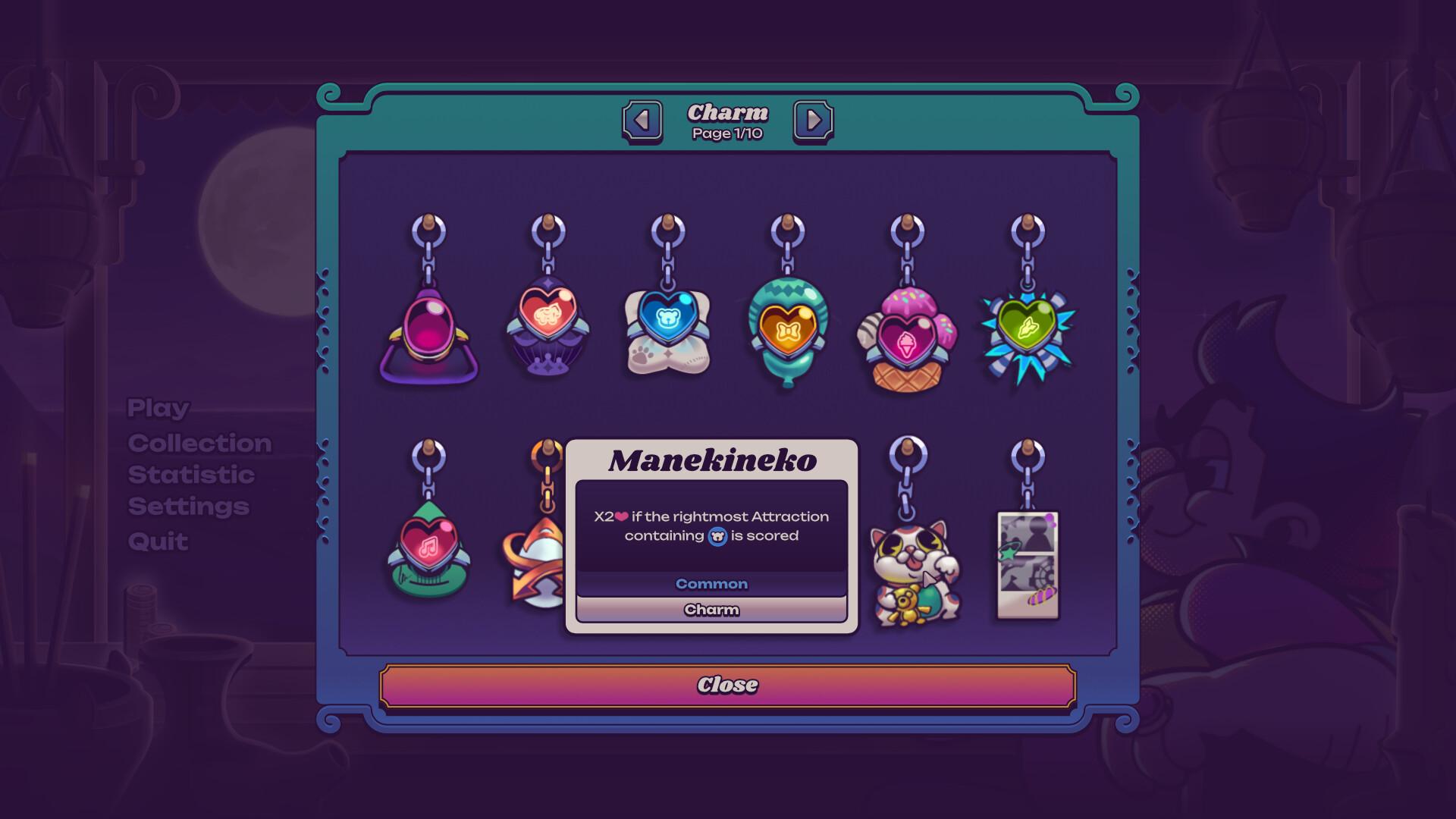This screenshot has width=1456, height=819.
Task: Select Collection in the left menu
Action: 200,442
